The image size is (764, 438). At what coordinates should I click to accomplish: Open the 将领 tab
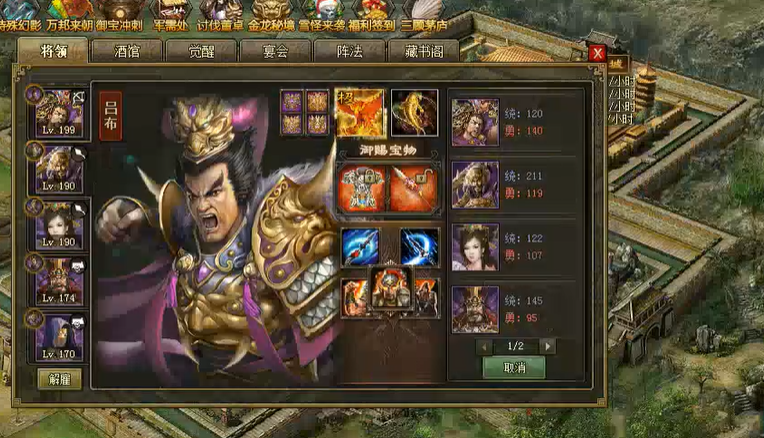click(54, 51)
